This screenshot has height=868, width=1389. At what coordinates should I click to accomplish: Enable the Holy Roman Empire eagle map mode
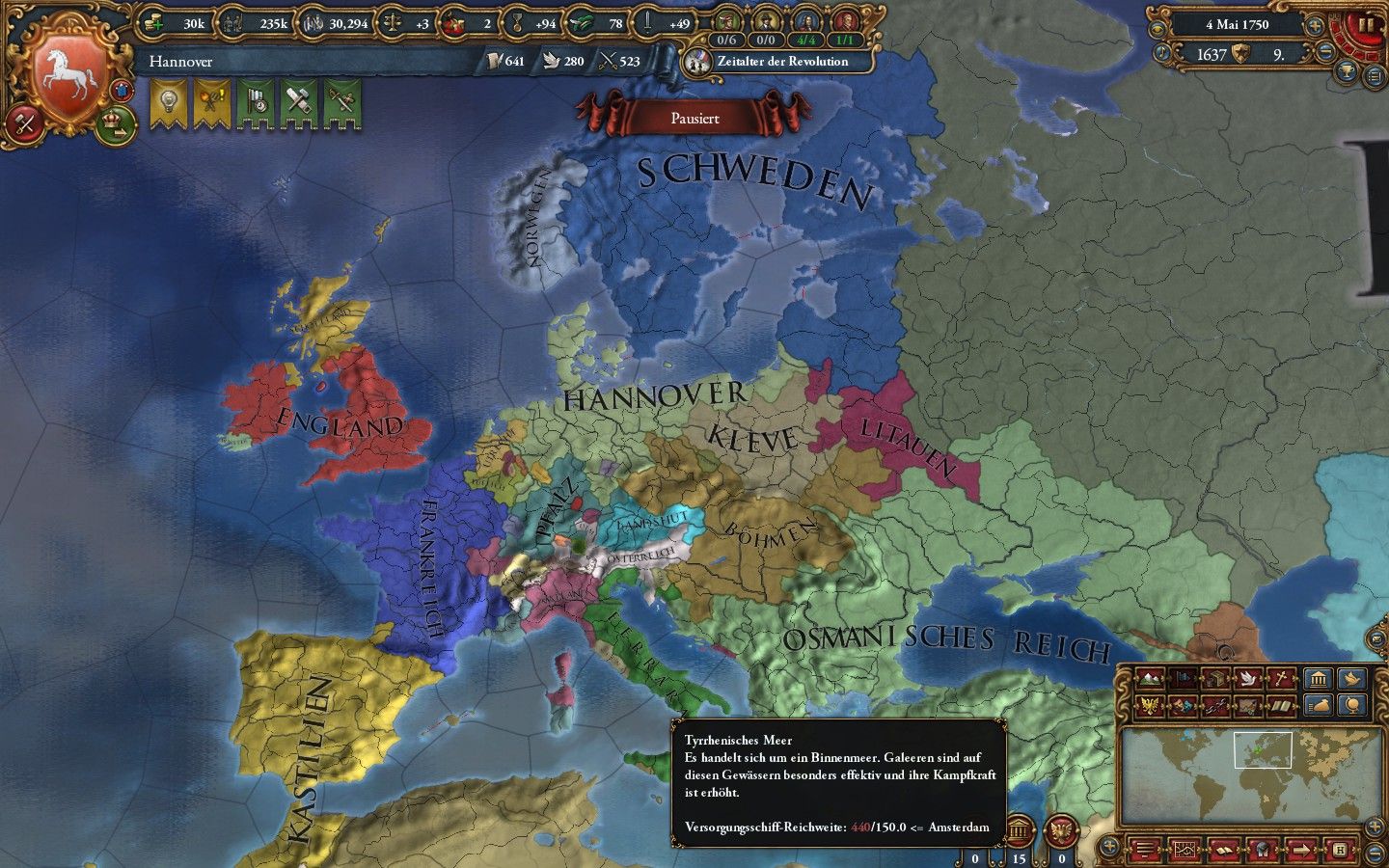tap(1151, 705)
